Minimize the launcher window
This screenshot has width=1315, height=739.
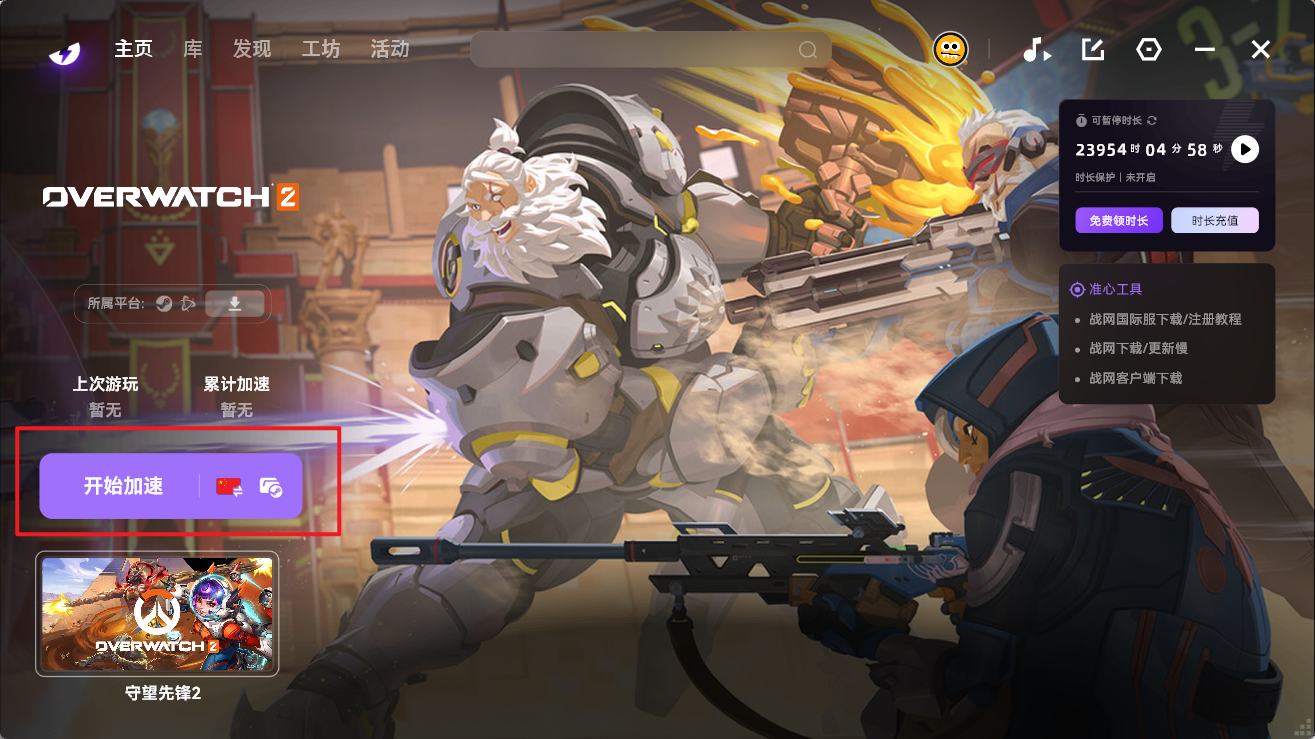click(1205, 49)
